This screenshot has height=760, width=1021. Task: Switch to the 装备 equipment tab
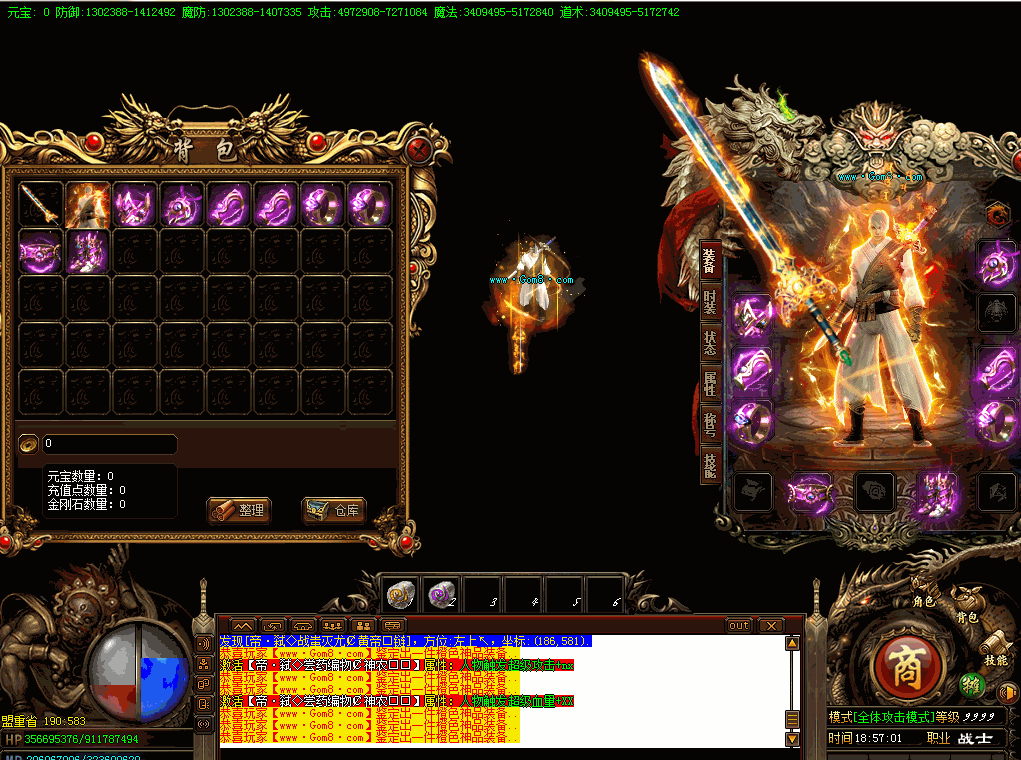[x=709, y=260]
